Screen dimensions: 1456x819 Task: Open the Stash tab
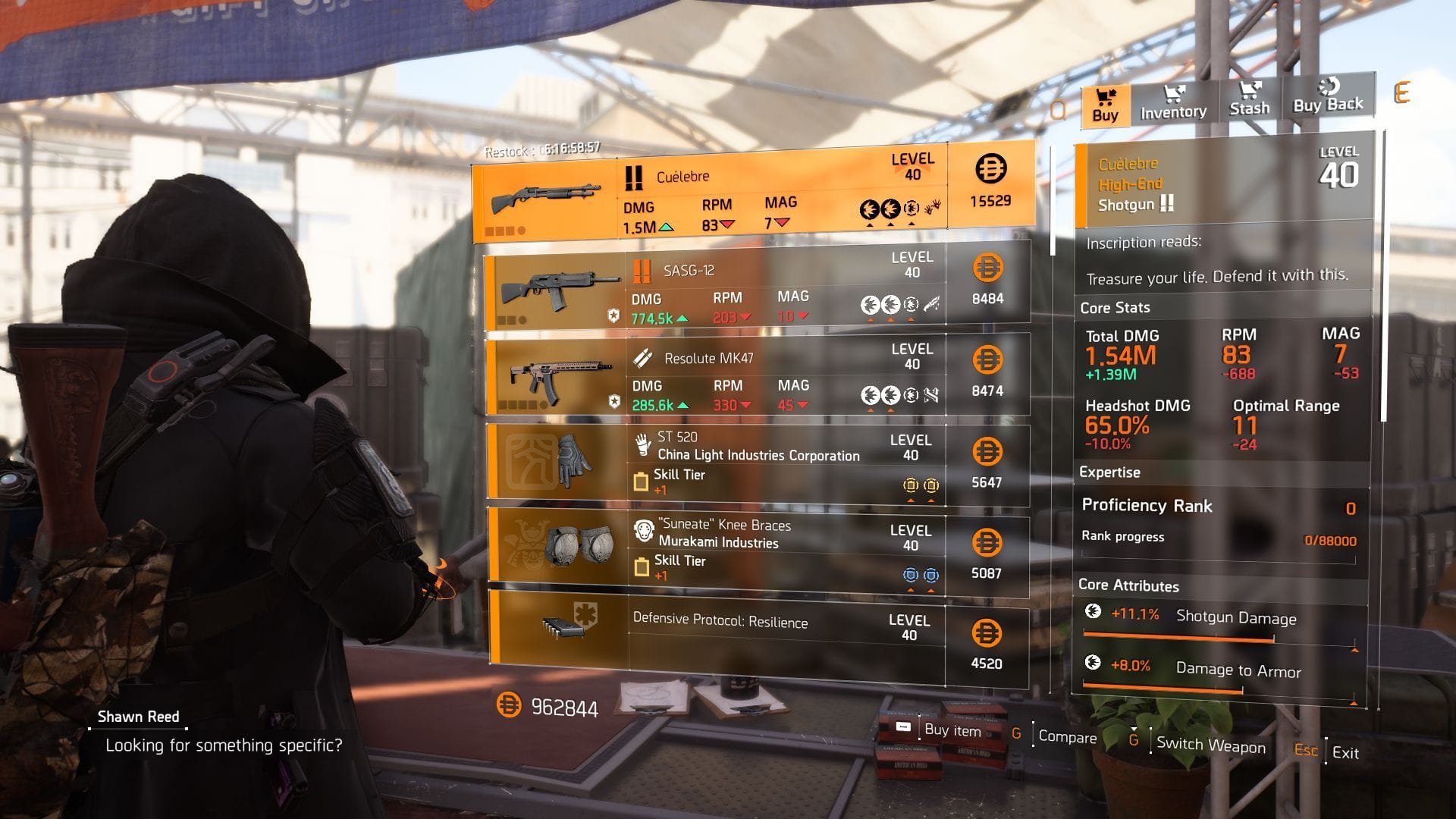[1250, 99]
